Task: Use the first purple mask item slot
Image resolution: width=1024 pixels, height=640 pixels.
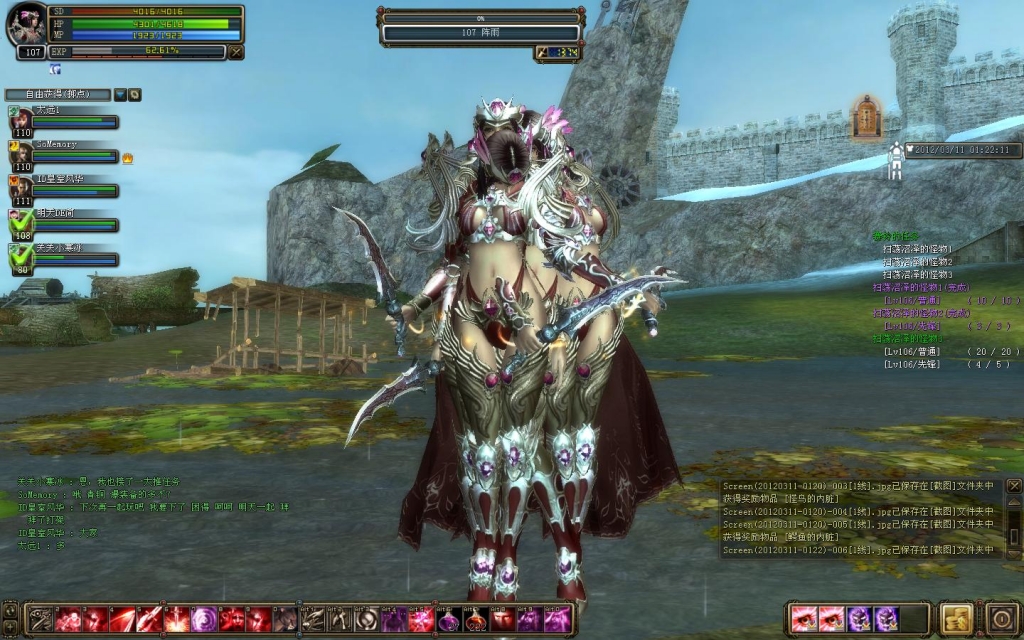Action: click(x=859, y=619)
